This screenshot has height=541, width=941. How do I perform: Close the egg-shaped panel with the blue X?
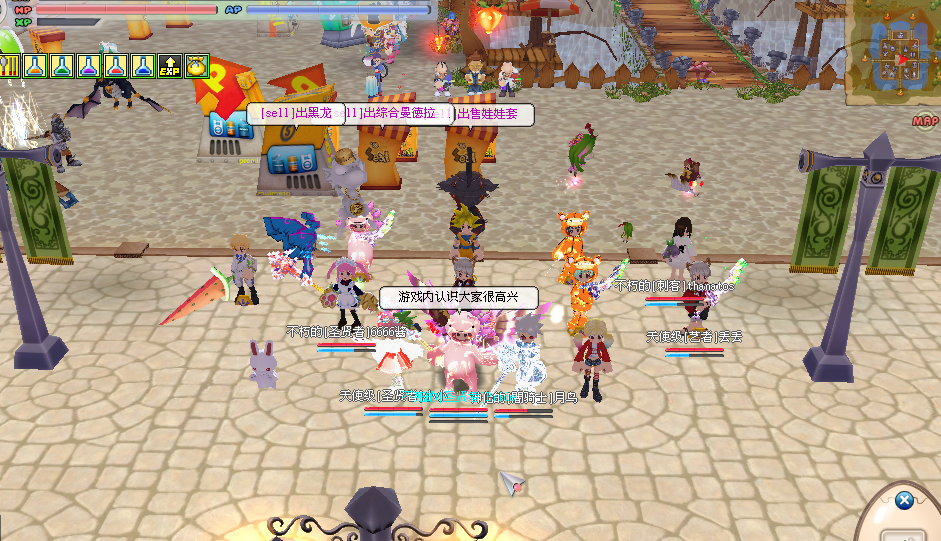point(904,501)
